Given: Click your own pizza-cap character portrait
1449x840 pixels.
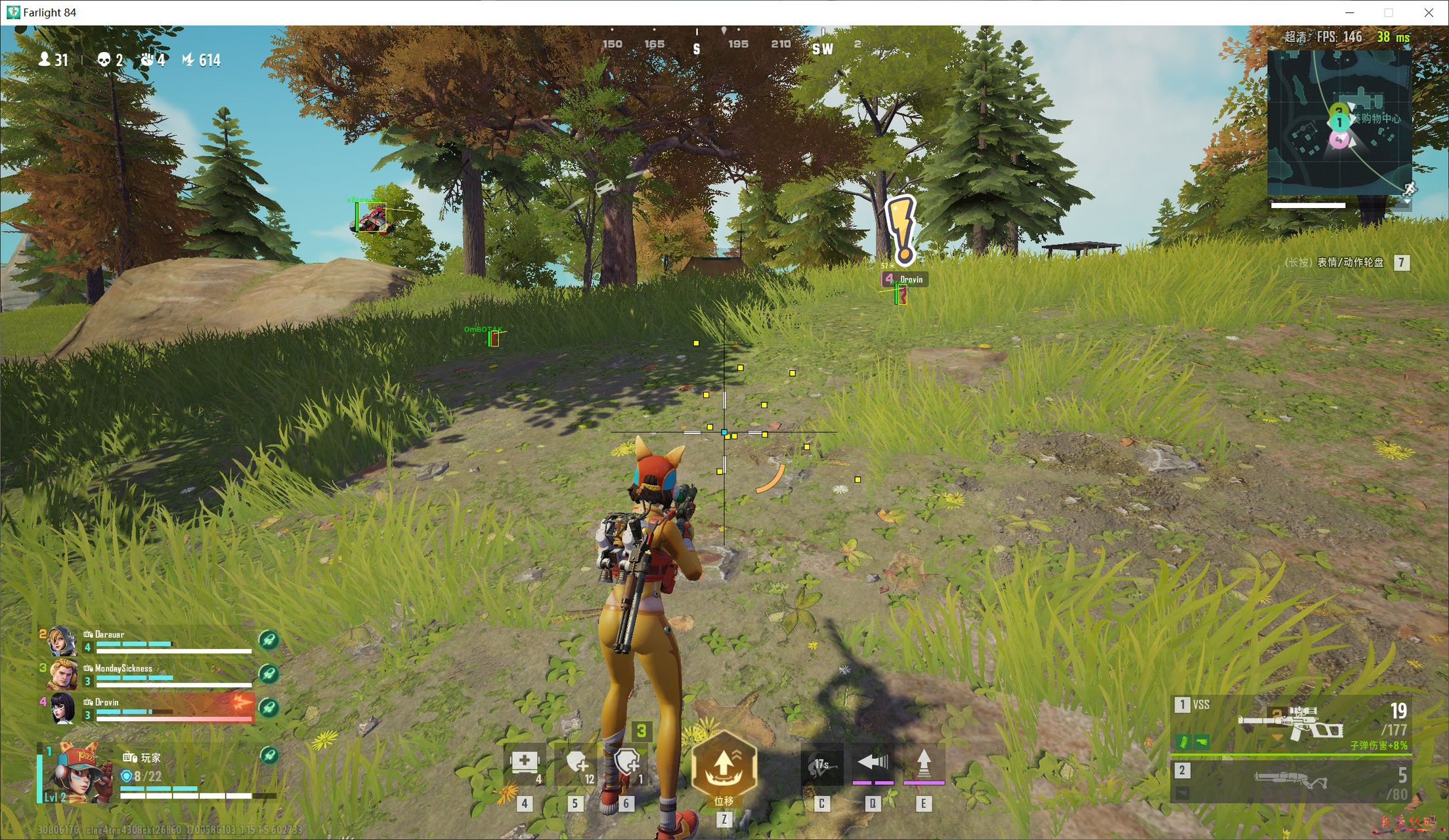Looking at the screenshot, I should click(x=79, y=773).
